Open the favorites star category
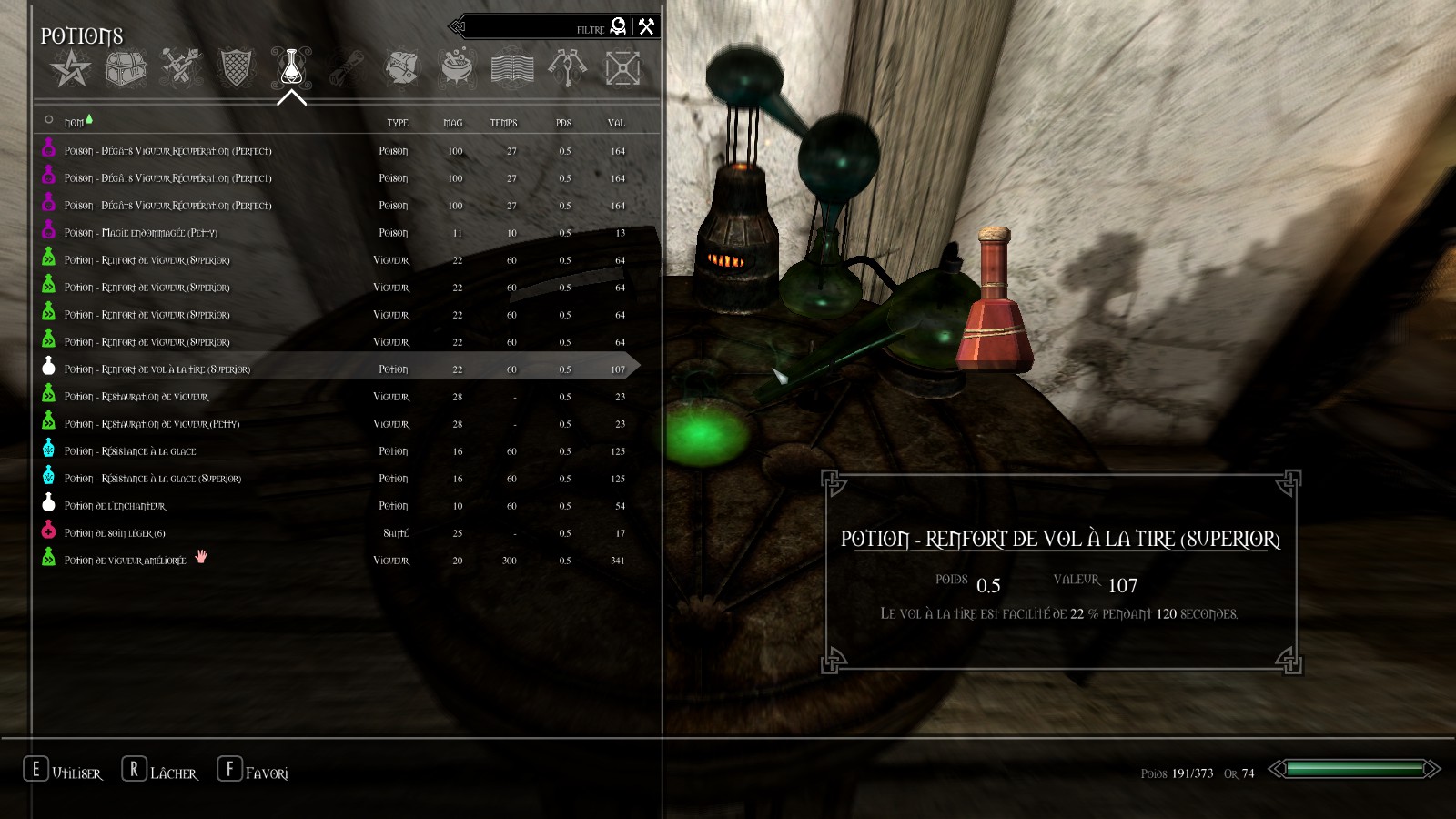Image resolution: width=1456 pixels, height=819 pixels. pyautogui.click(x=71, y=68)
